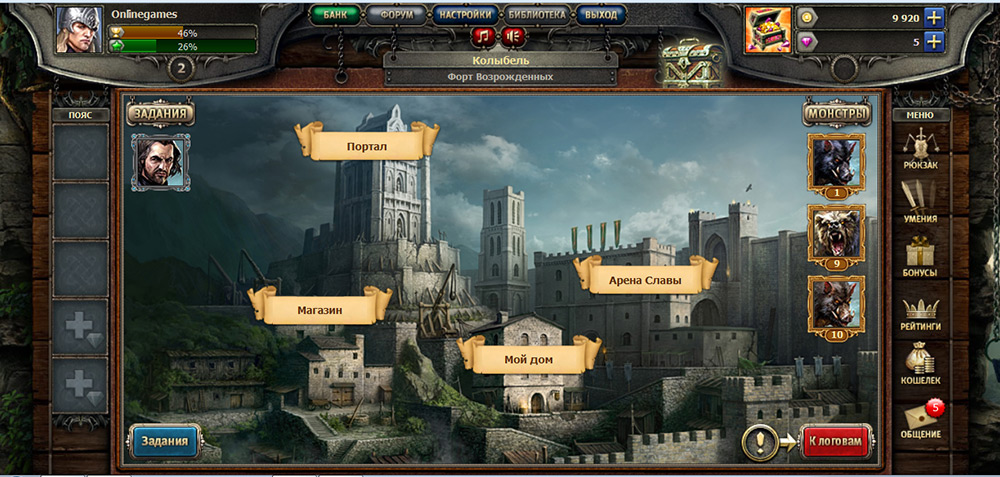Open the Банк menu

tap(334, 15)
